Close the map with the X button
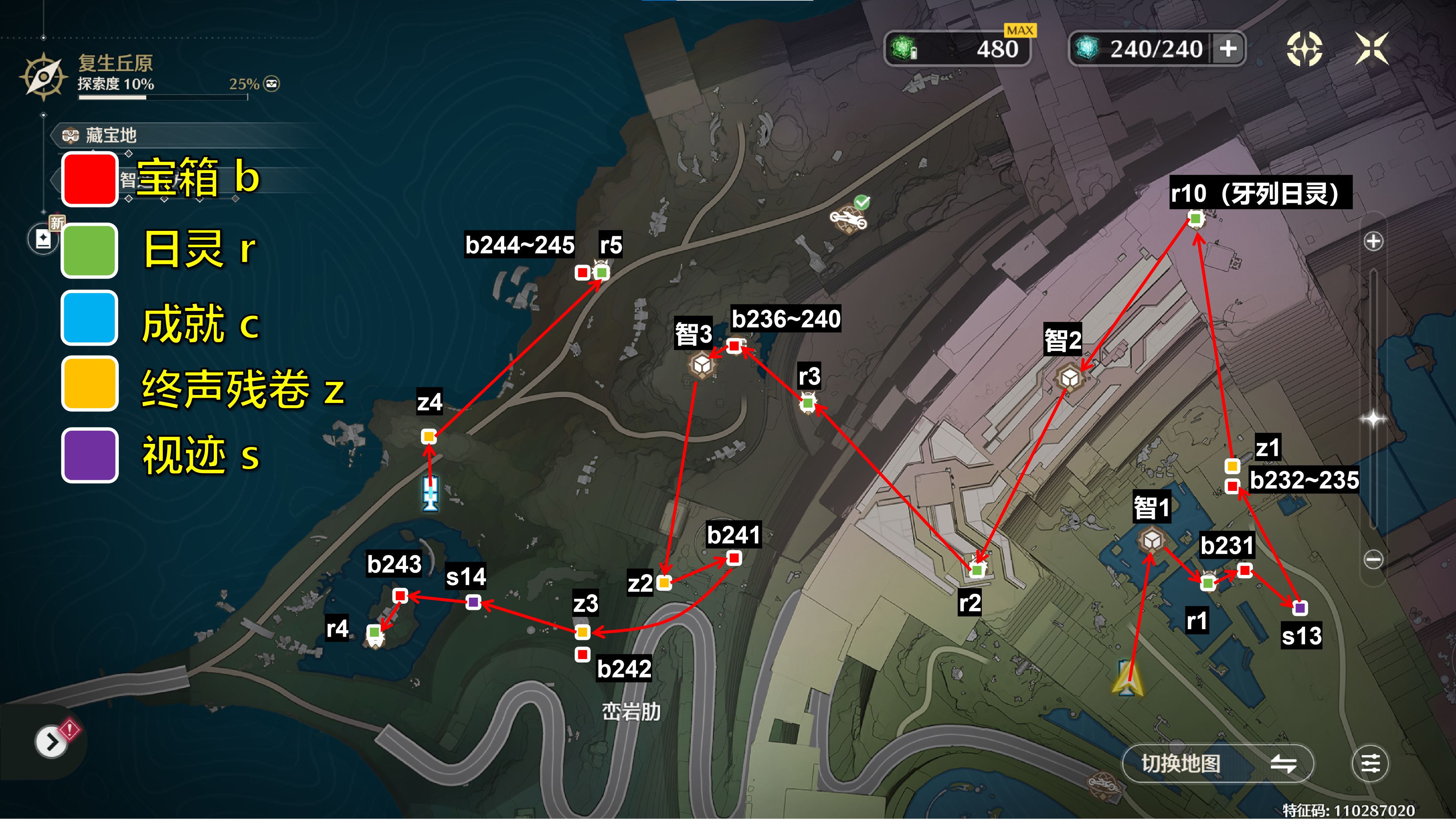Screen dimensions: 1456x819 coord(1372,49)
